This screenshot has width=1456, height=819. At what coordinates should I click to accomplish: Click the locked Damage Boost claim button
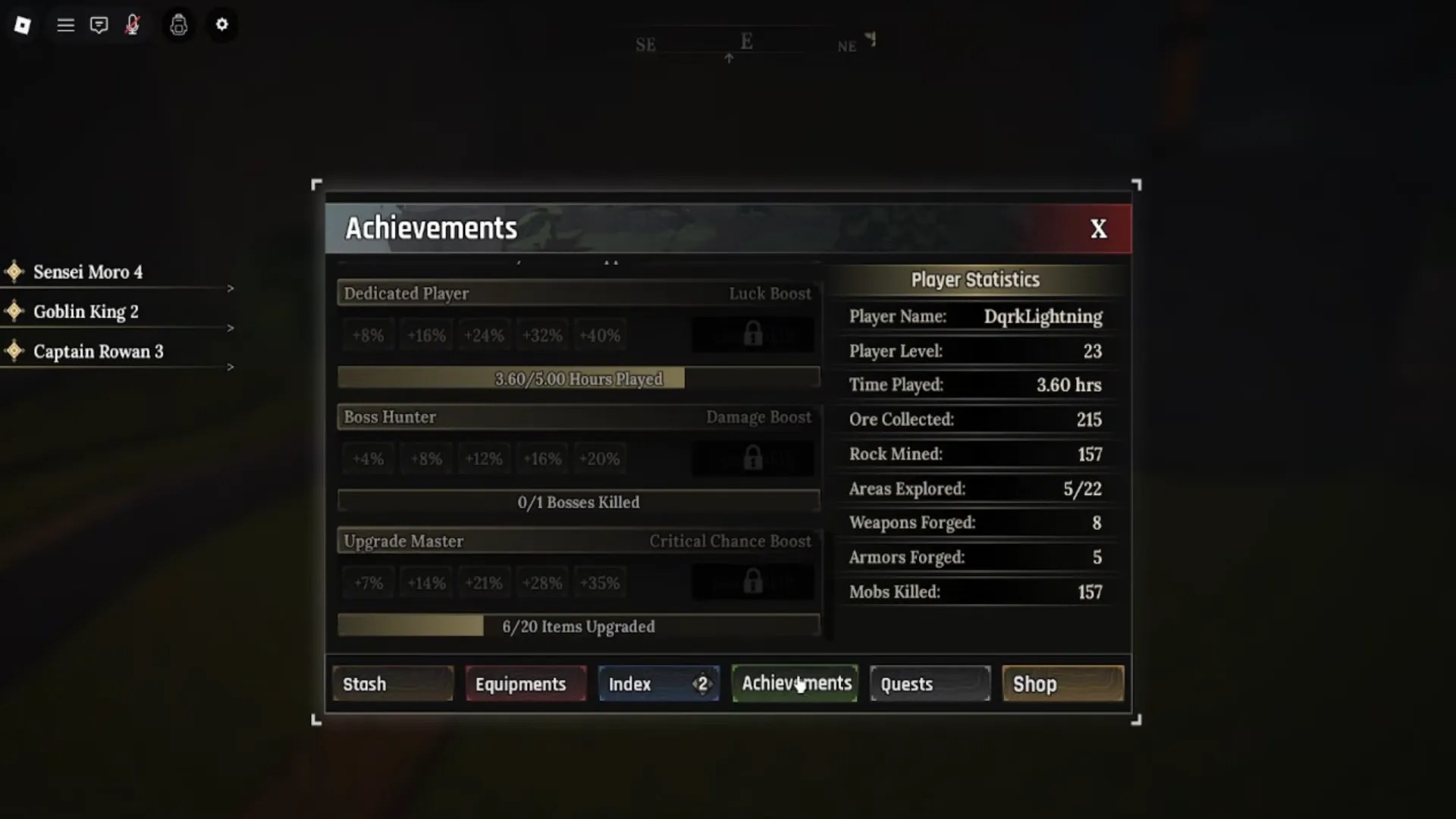pos(752,457)
